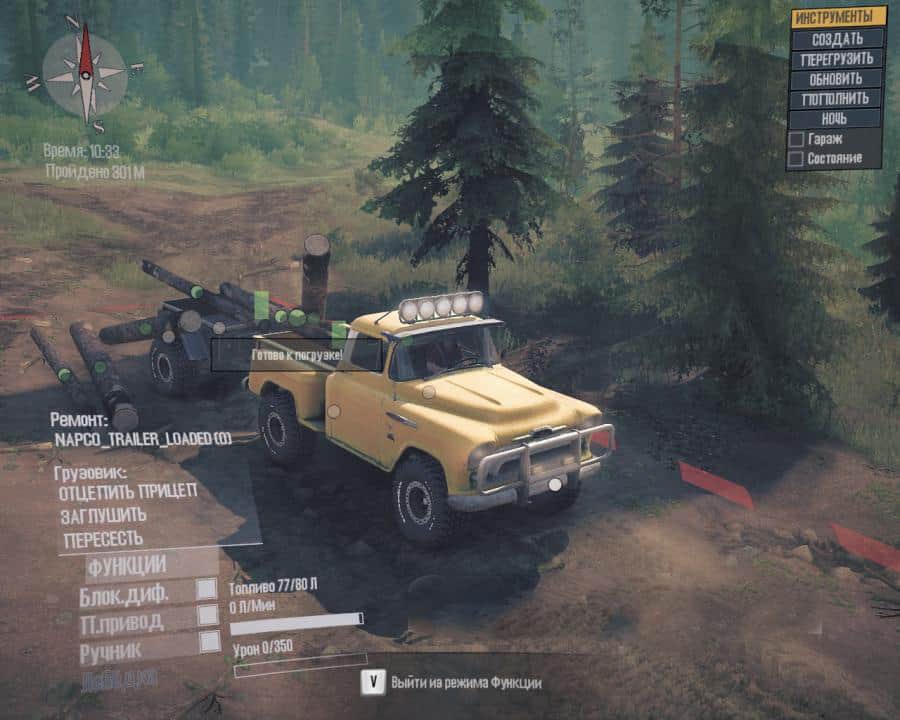
Task: Click the СОЗДАТЬ button
Action: point(838,39)
